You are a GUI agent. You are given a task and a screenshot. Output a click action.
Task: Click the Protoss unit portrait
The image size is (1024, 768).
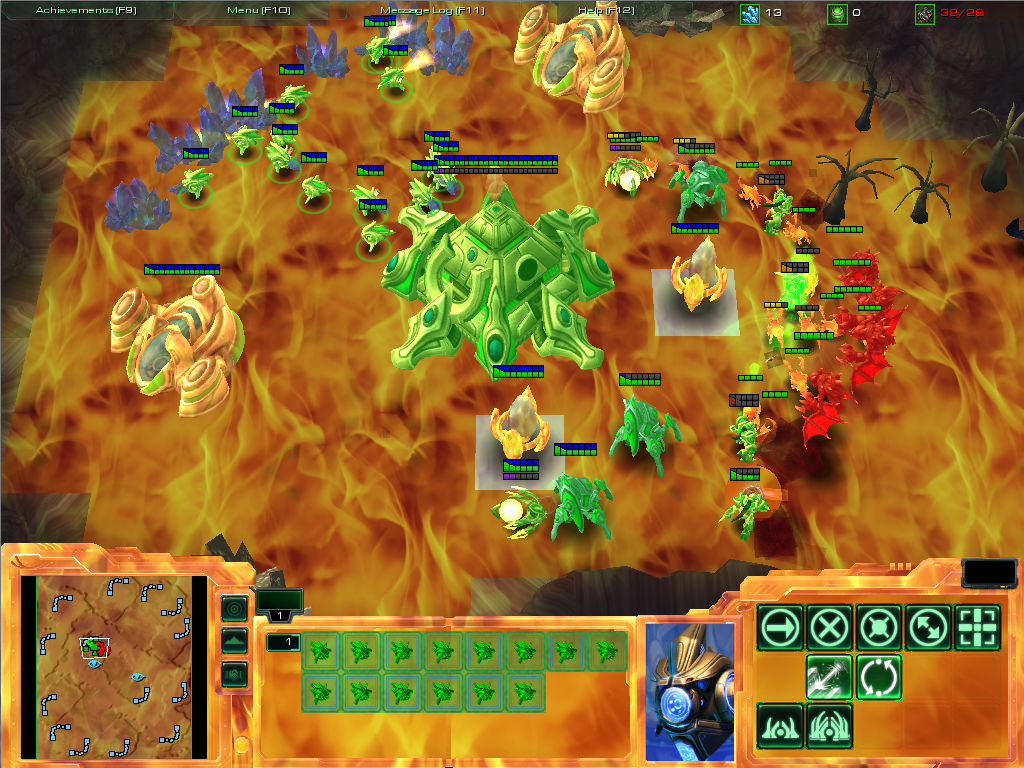[x=689, y=691]
